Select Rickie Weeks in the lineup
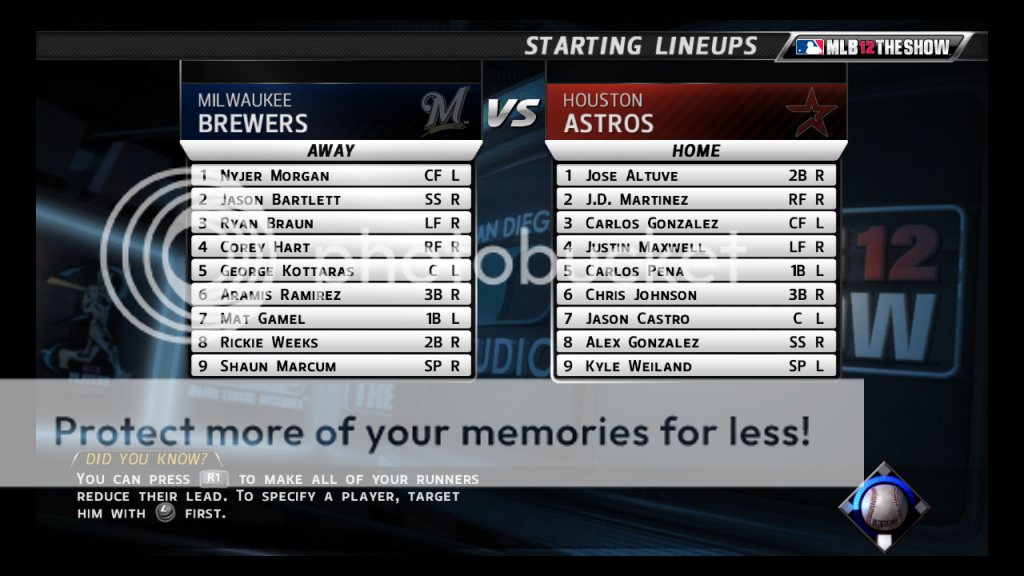The width and height of the screenshot is (1024, 576). tap(330, 342)
